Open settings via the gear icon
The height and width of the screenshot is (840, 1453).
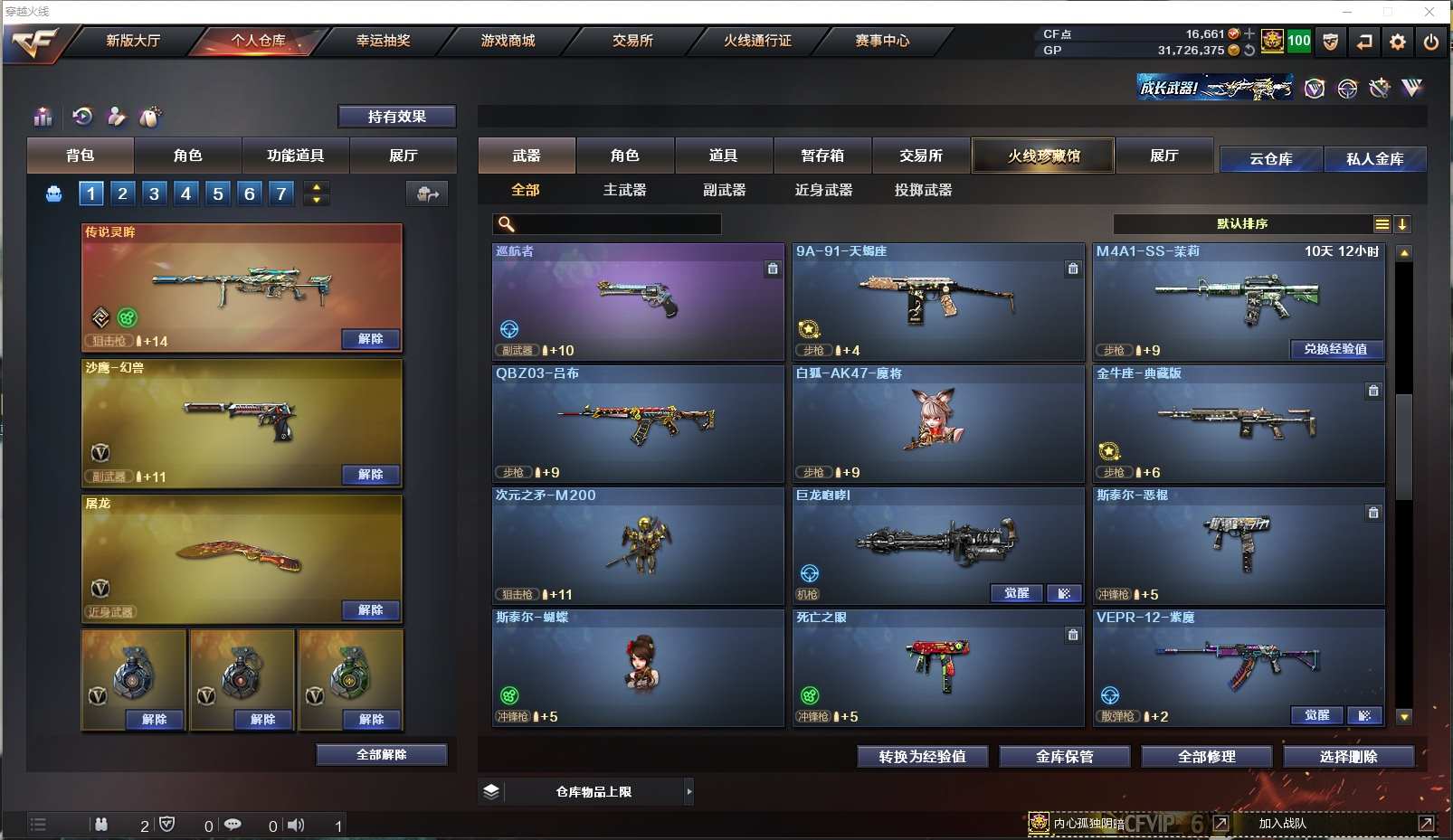coord(1398,42)
